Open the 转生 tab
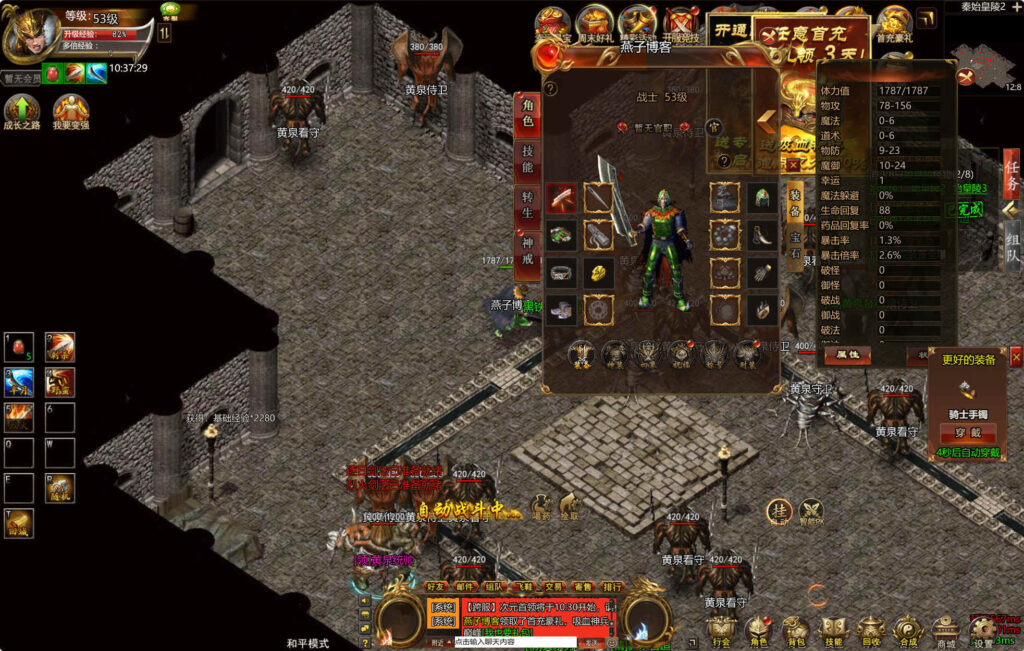This screenshot has width=1024, height=651. pyautogui.click(x=527, y=205)
